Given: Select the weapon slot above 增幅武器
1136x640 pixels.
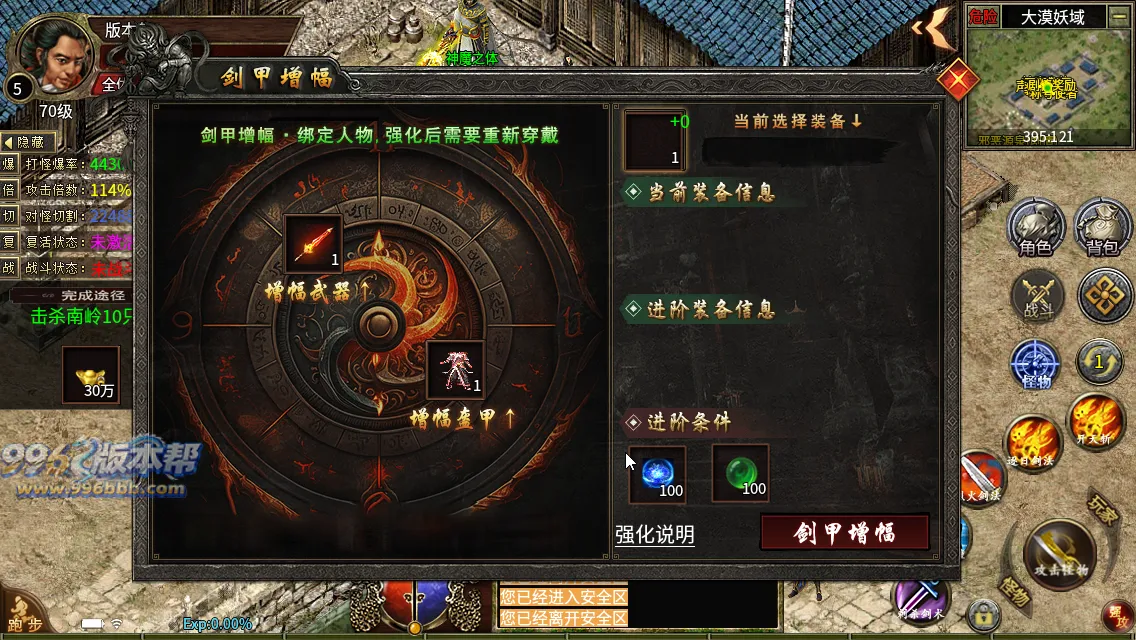Looking at the screenshot, I should tap(313, 244).
